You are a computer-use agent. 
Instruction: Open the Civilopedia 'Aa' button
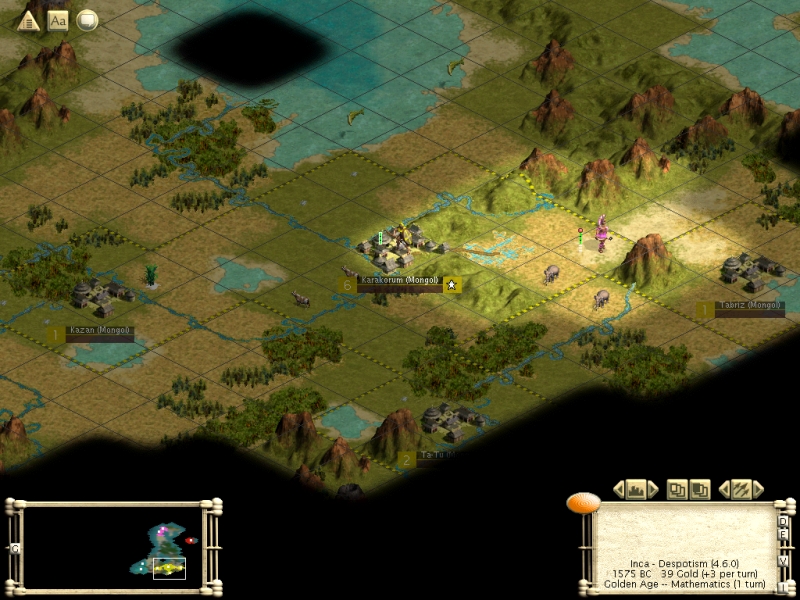pyautogui.click(x=58, y=20)
